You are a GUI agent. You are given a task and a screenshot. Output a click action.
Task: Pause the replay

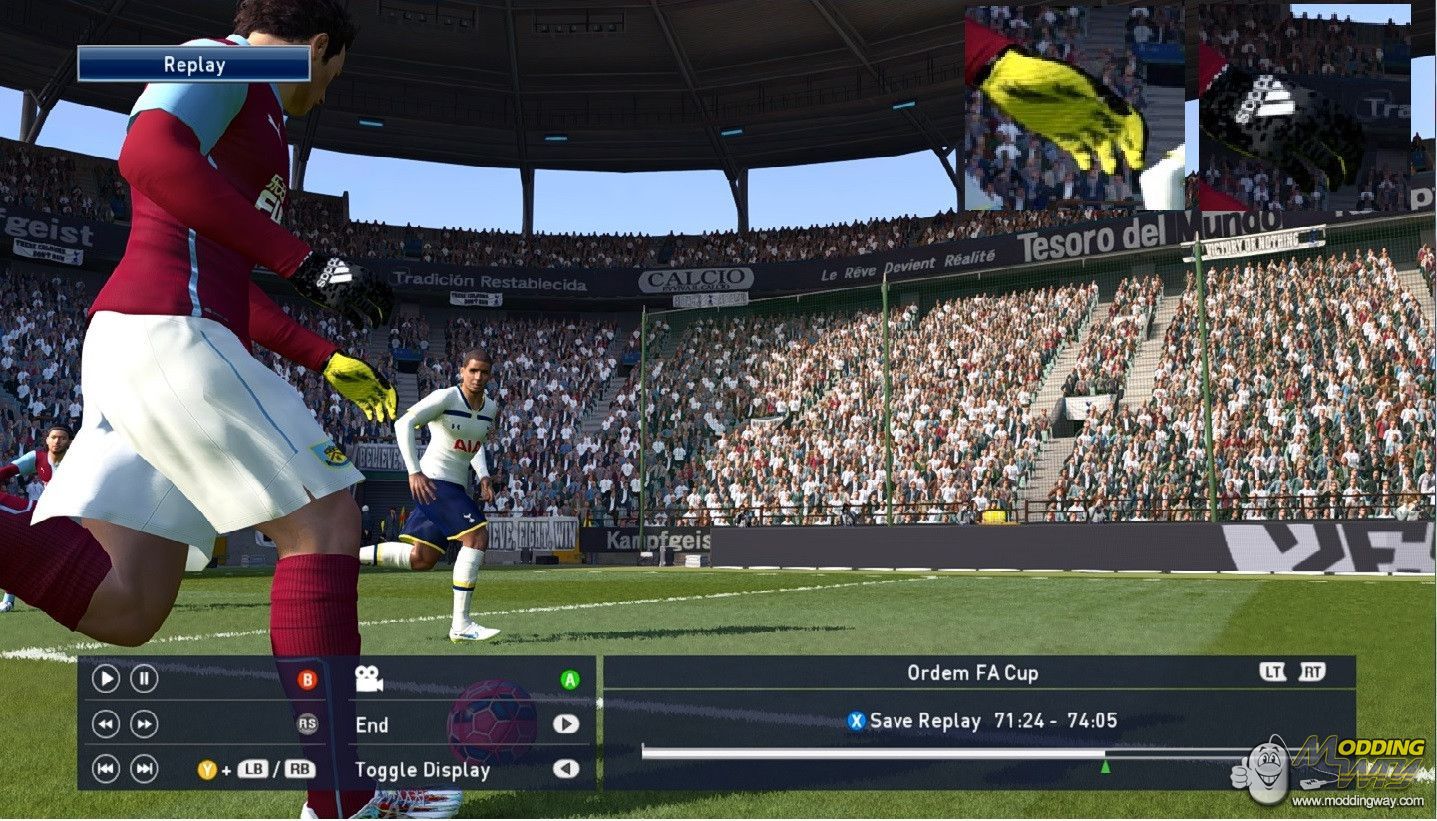click(x=144, y=679)
